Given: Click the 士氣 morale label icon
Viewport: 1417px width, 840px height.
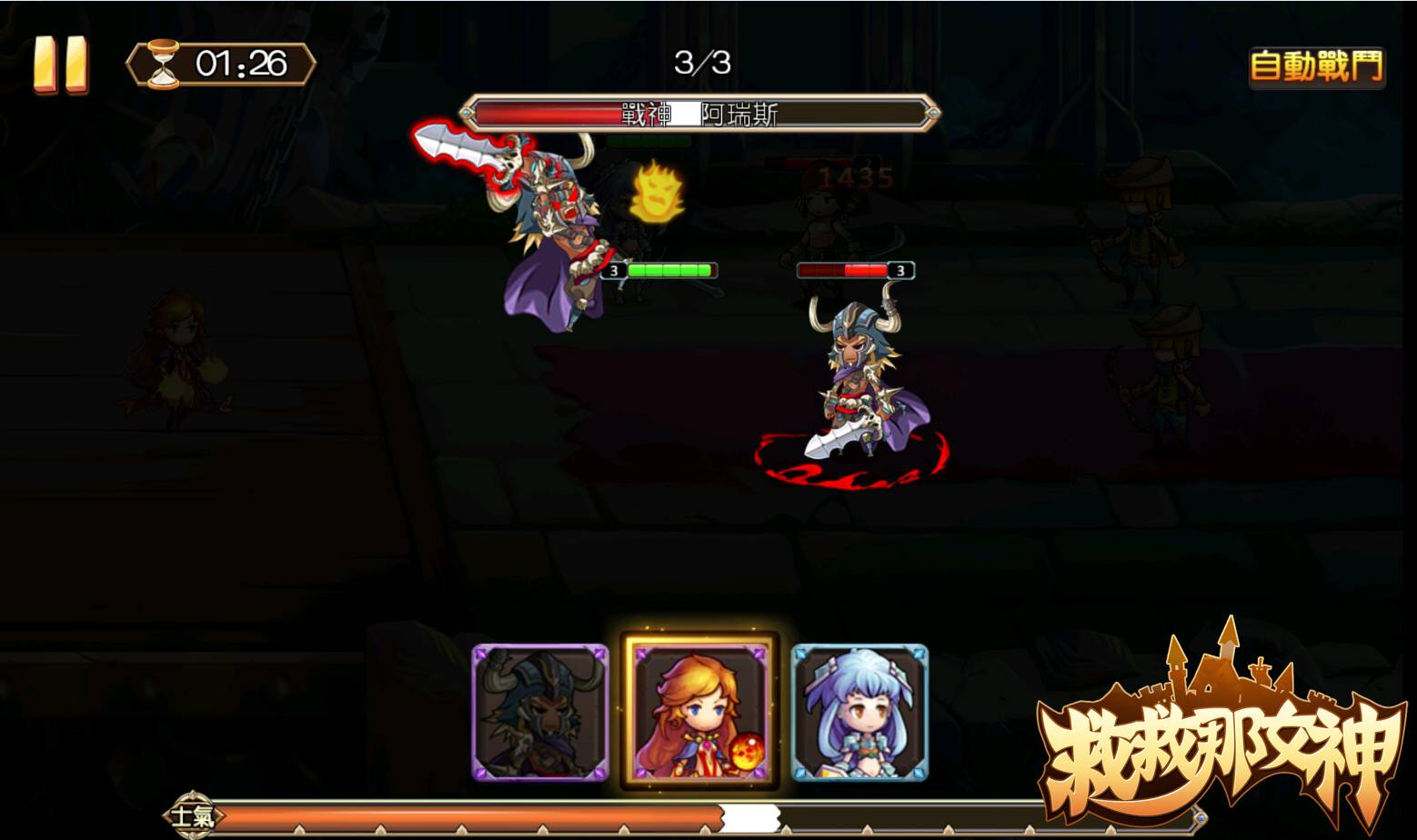Looking at the screenshot, I should coord(194,817).
